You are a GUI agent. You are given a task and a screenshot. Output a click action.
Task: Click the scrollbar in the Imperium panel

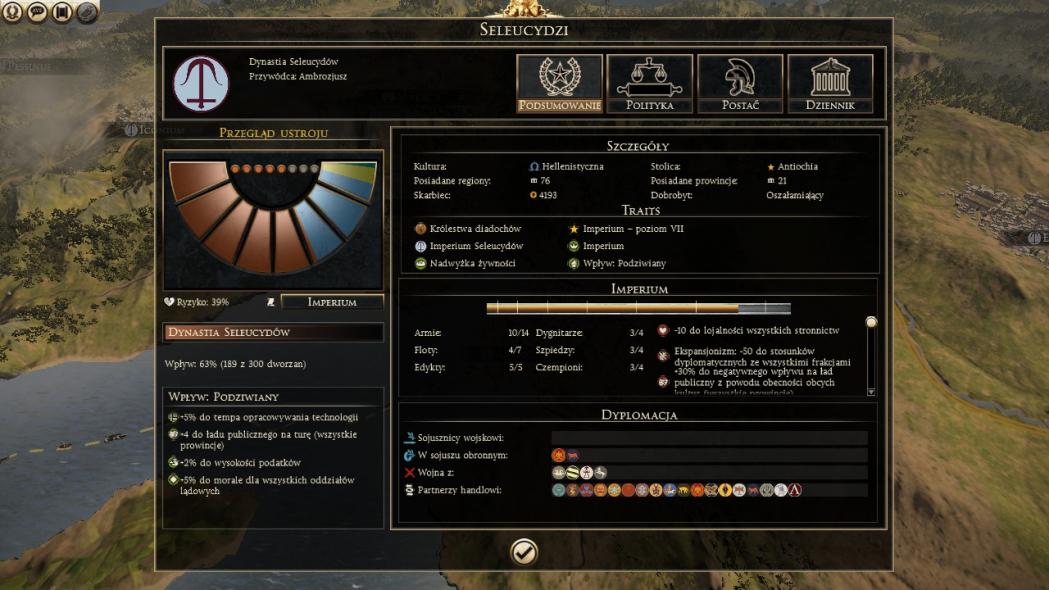point(871,357)
